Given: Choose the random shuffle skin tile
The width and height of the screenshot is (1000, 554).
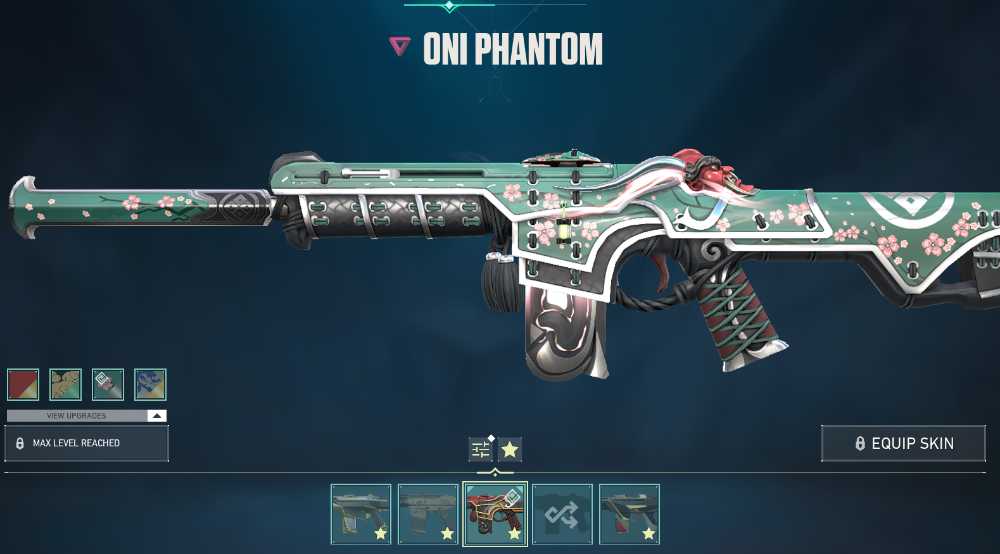Looking at the screenshot, I should pos(562,514).
